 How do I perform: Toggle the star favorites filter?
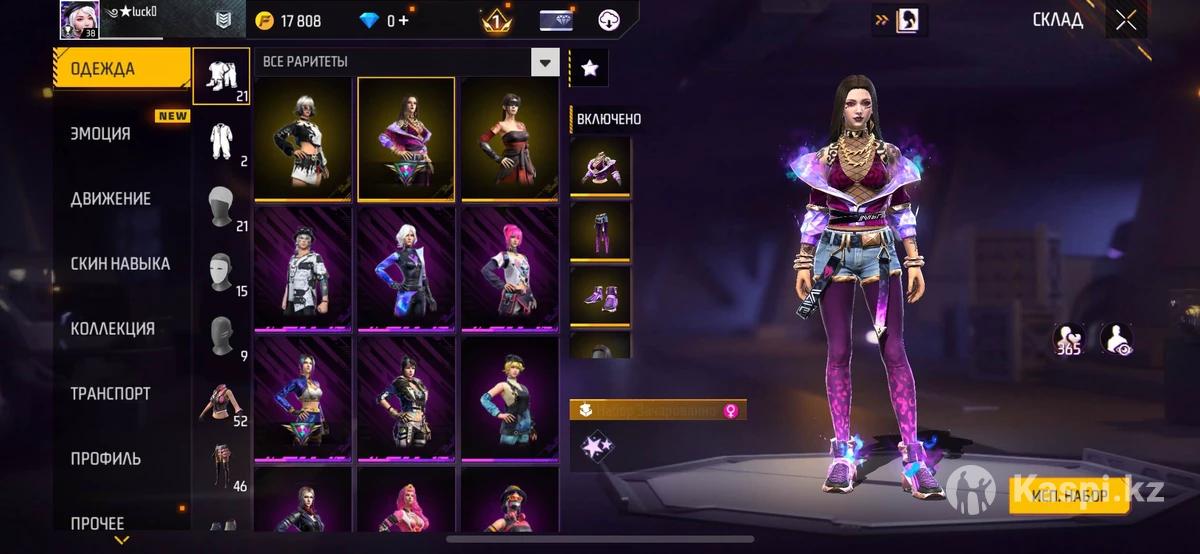(589, 68)
